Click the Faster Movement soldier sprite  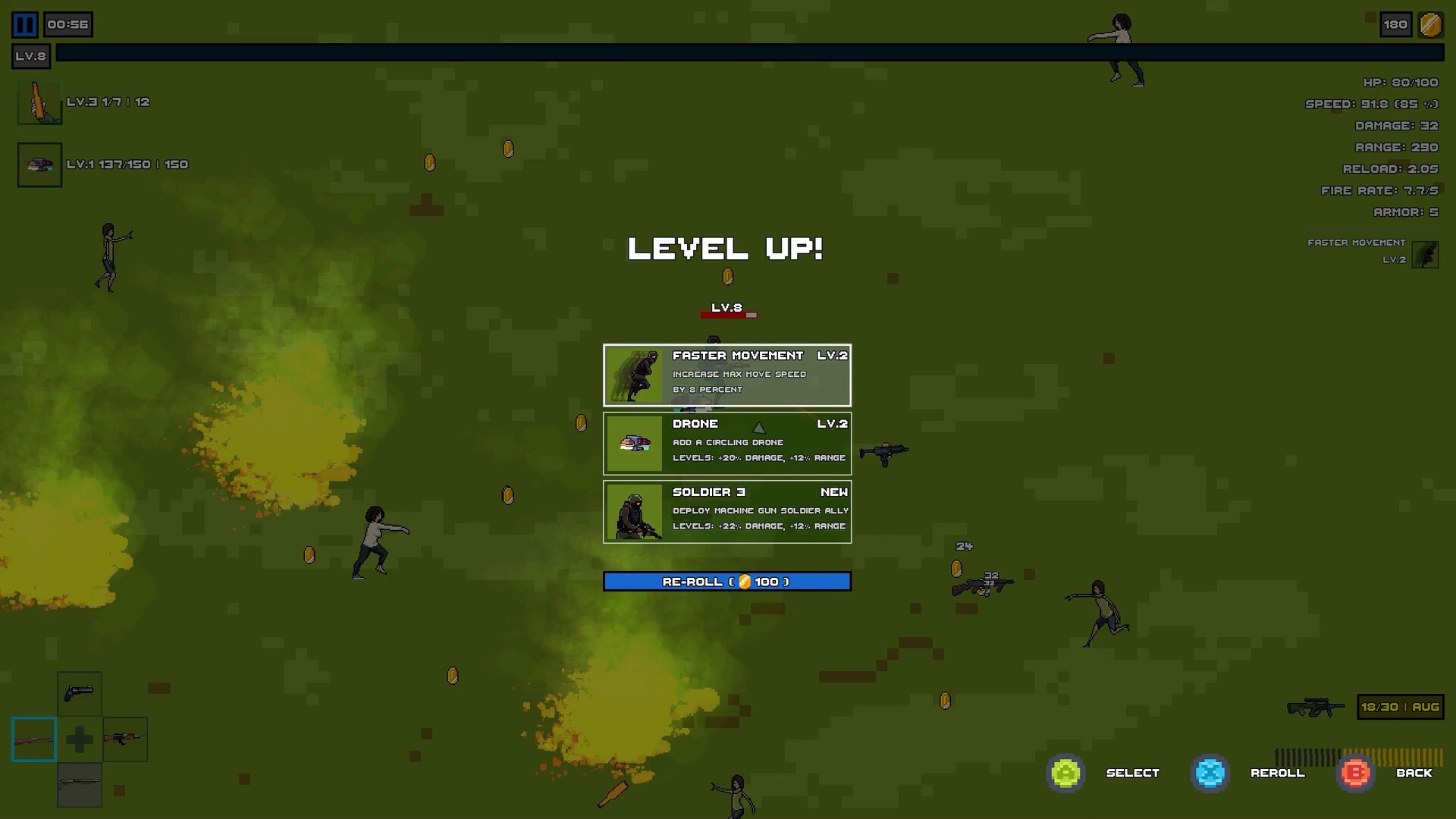point(634,375)
